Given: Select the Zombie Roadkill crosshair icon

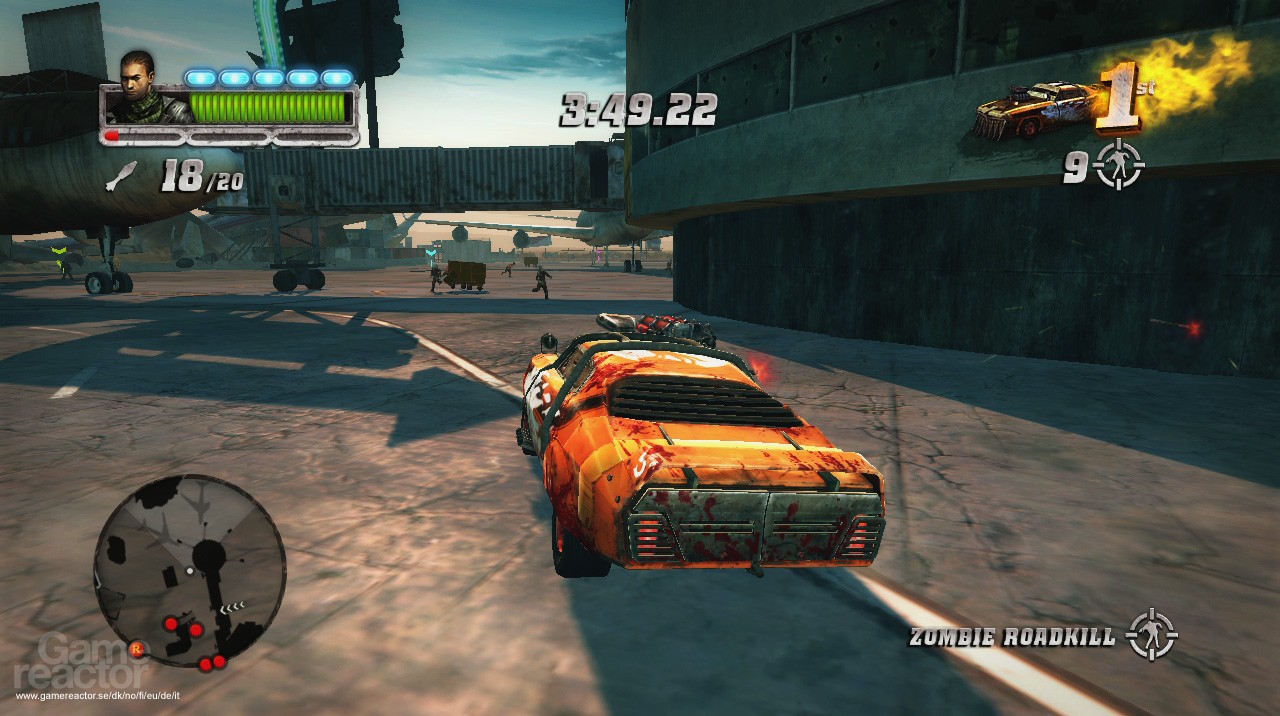Looking at the screenshot, I should click(x=1151, y=634).
